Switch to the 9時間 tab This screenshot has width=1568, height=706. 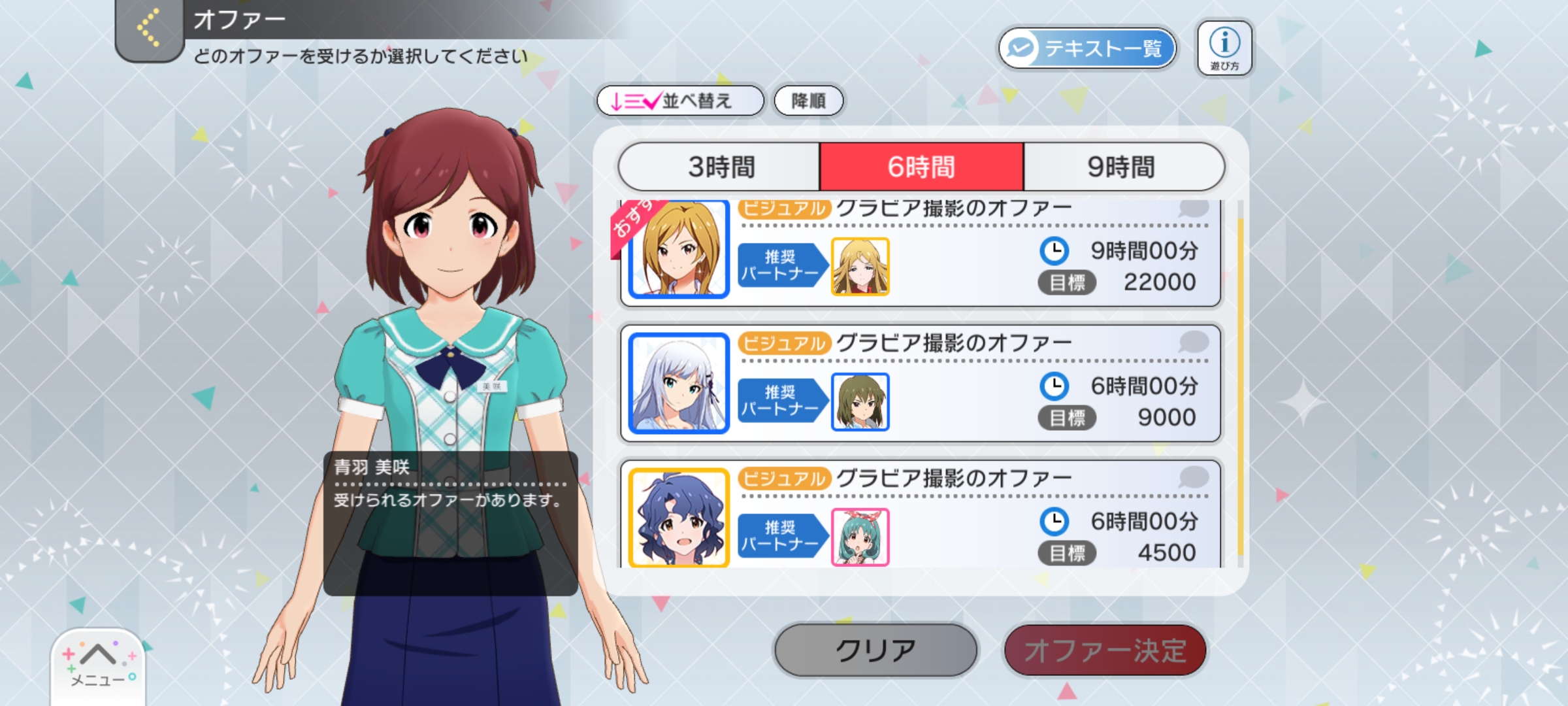pos(1121,167)
